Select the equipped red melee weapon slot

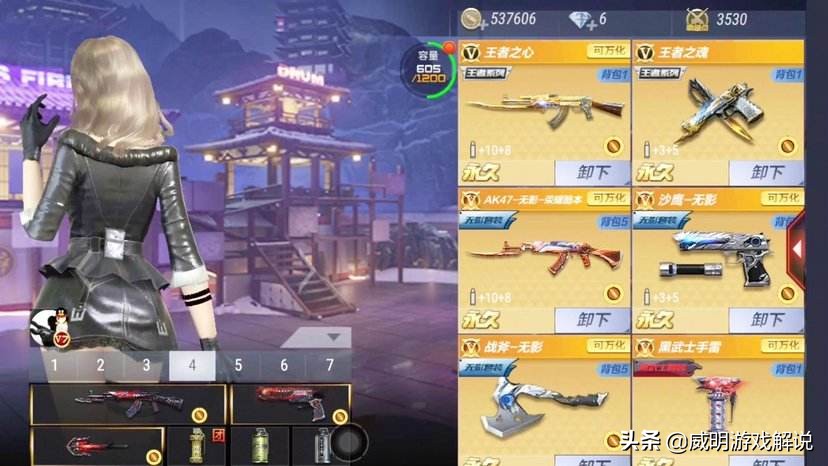point(96,446)
